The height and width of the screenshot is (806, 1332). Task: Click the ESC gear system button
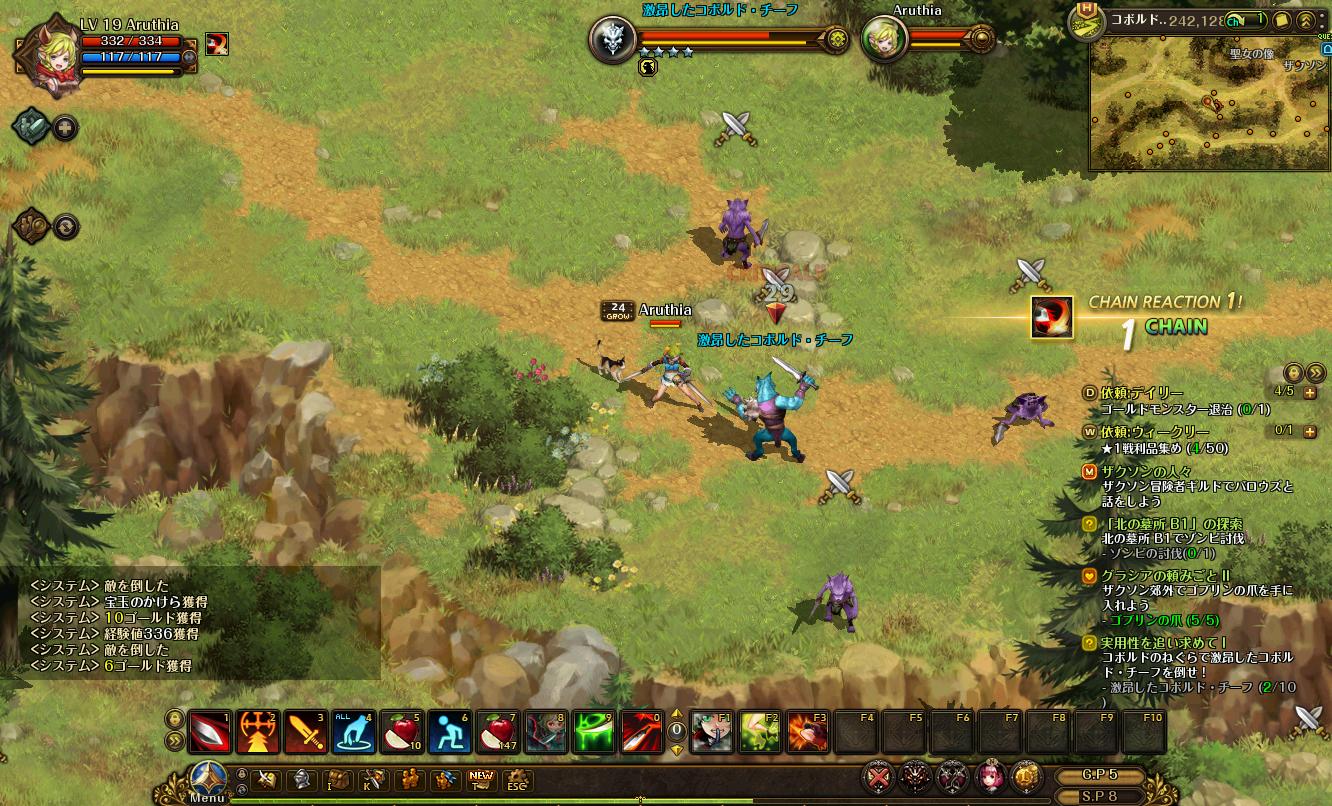click(x=516, y=780)
